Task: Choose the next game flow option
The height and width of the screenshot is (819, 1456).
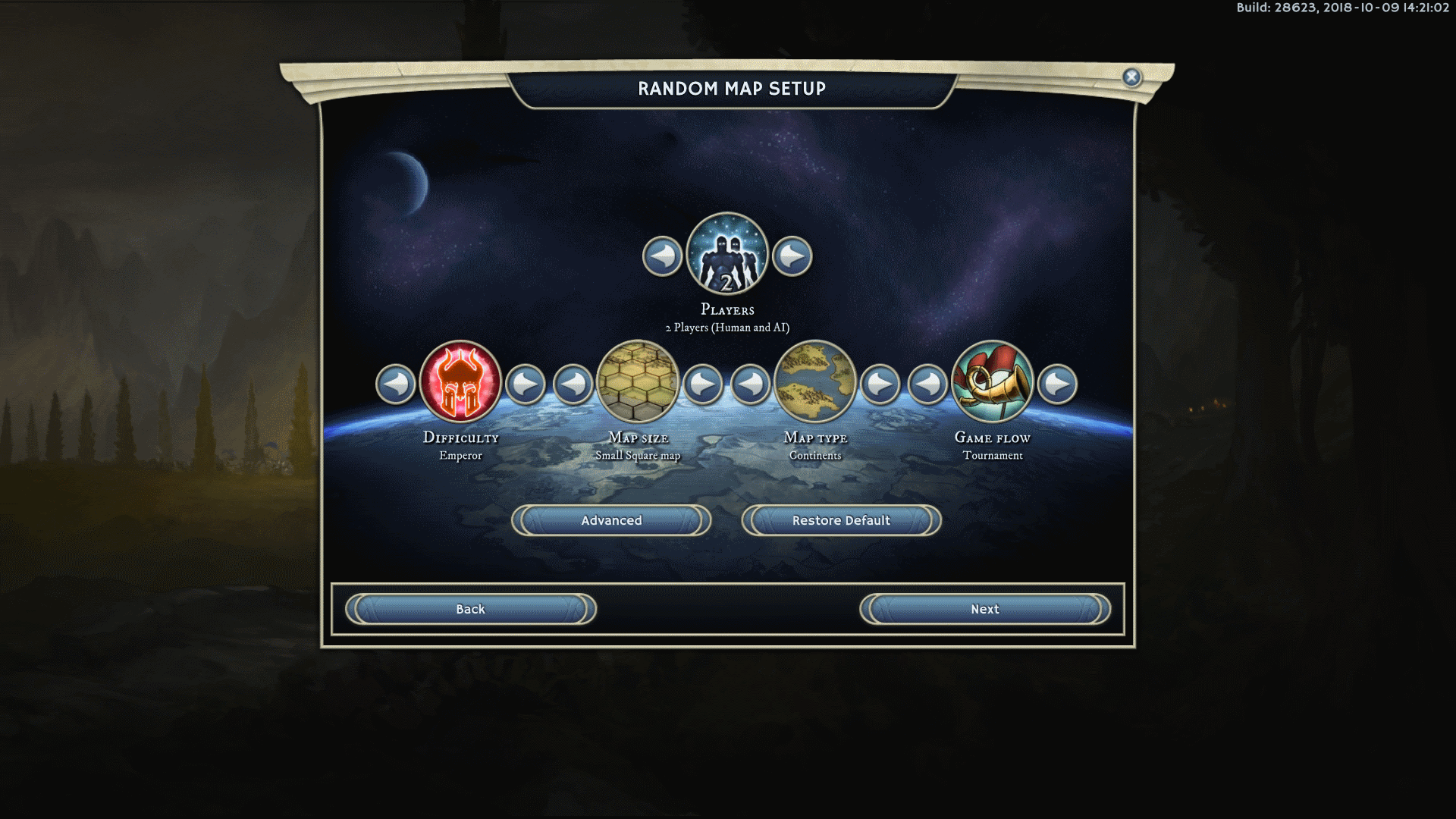Action: (1057, 384)
